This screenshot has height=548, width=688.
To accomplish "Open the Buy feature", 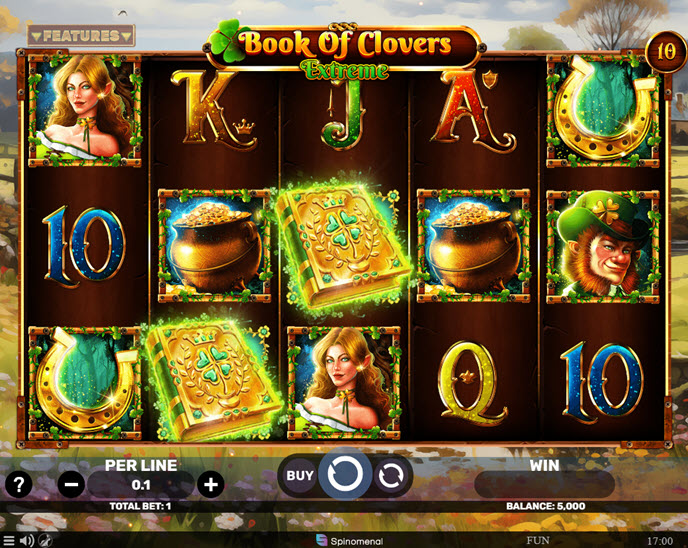I will [x=300, y=476].
